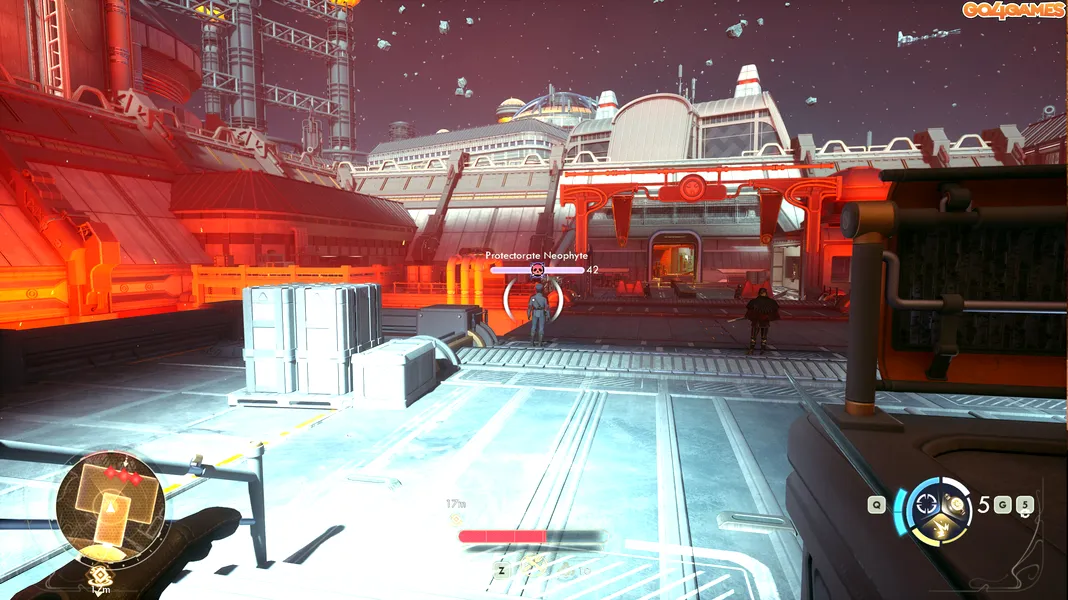
Task: Click the objective waypoint diamond above the health bar
Action: coord(456,519)
